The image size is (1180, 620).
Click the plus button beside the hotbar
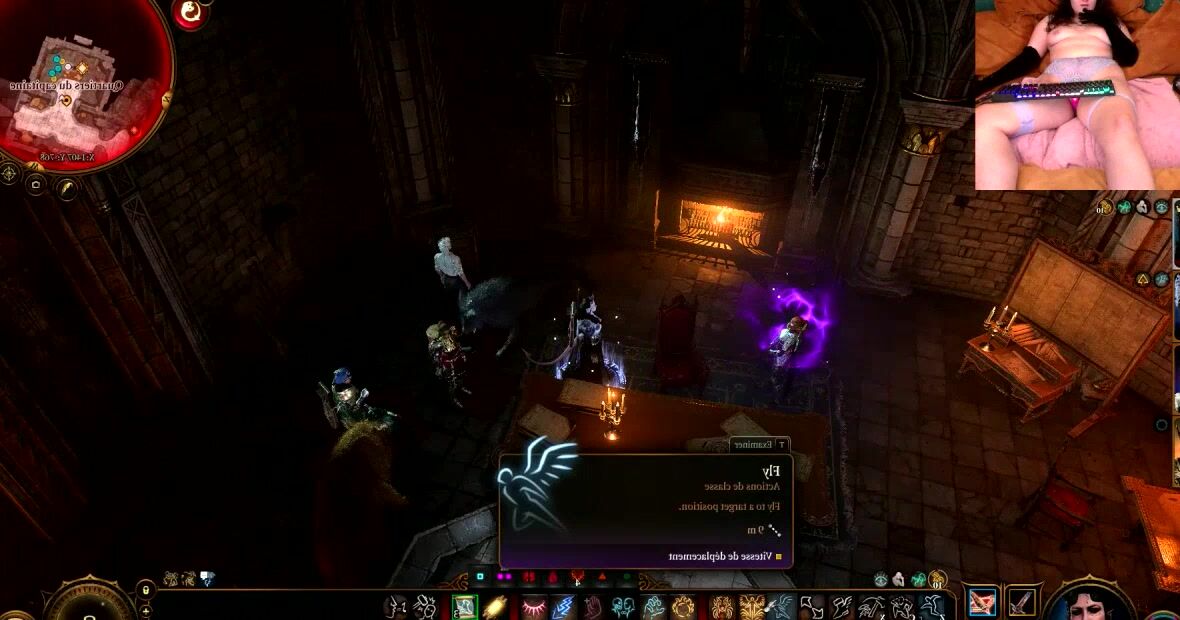(146, 609)
